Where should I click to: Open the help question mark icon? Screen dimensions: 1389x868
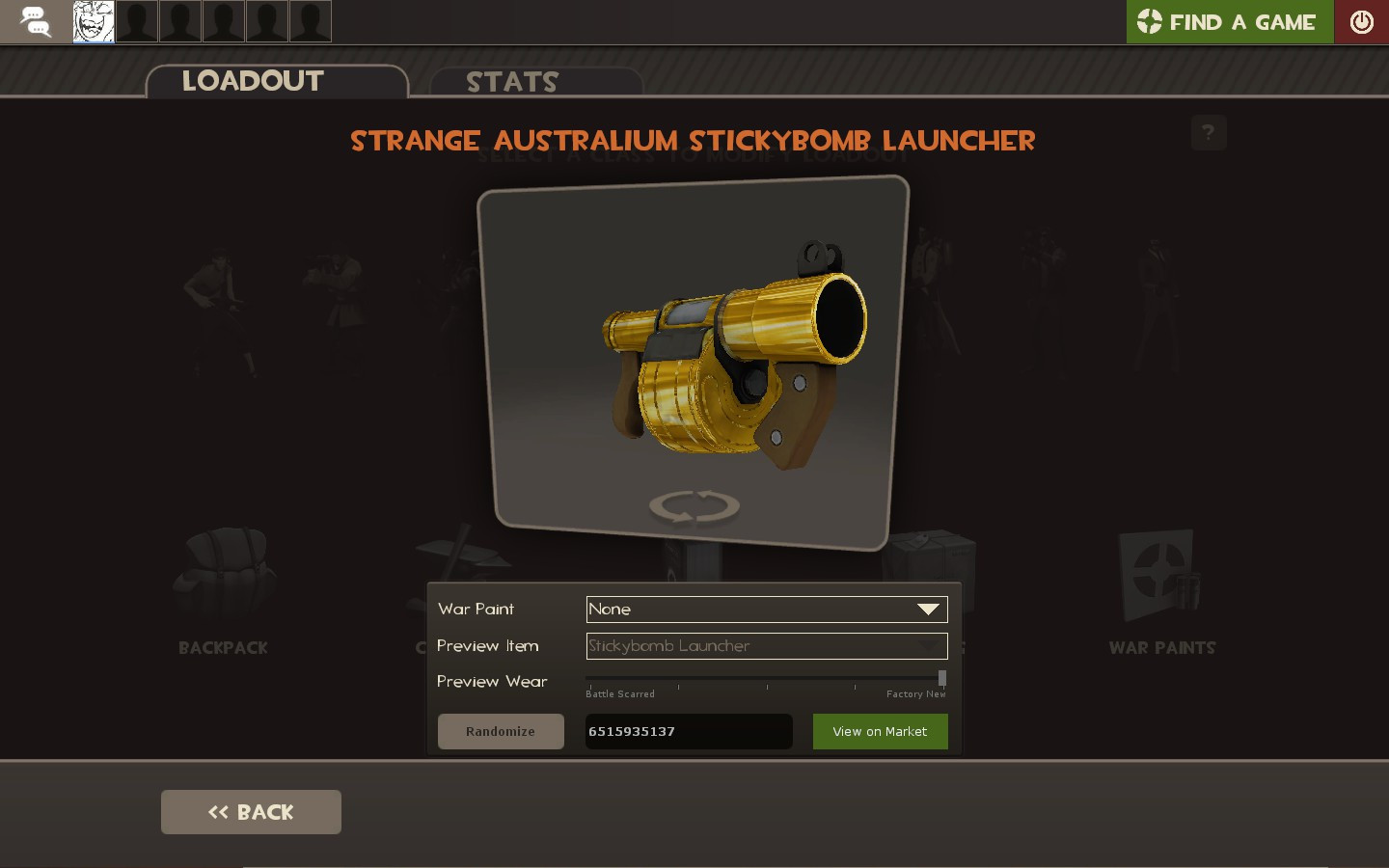click(1209, 132)
